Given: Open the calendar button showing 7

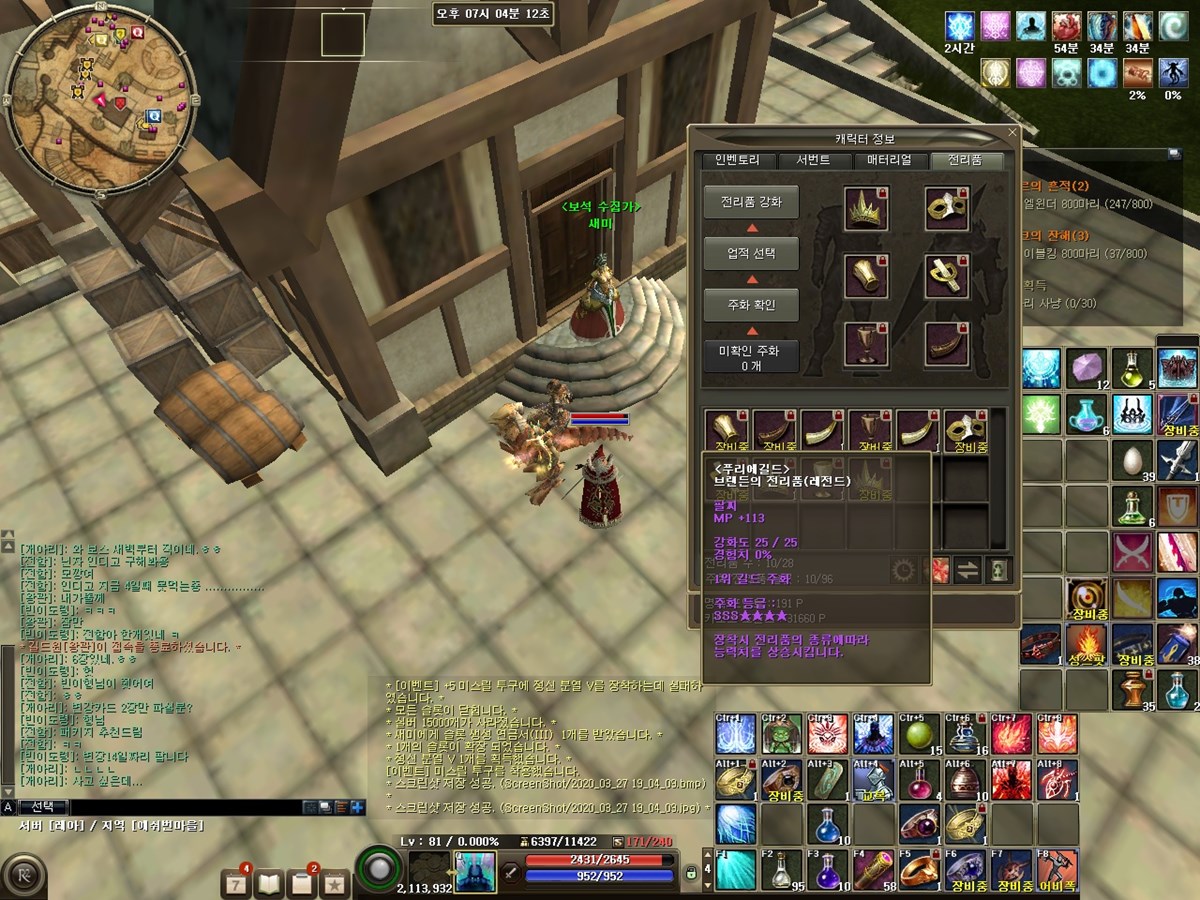Looking at the screenshot, I should click(x=238, y=883).
